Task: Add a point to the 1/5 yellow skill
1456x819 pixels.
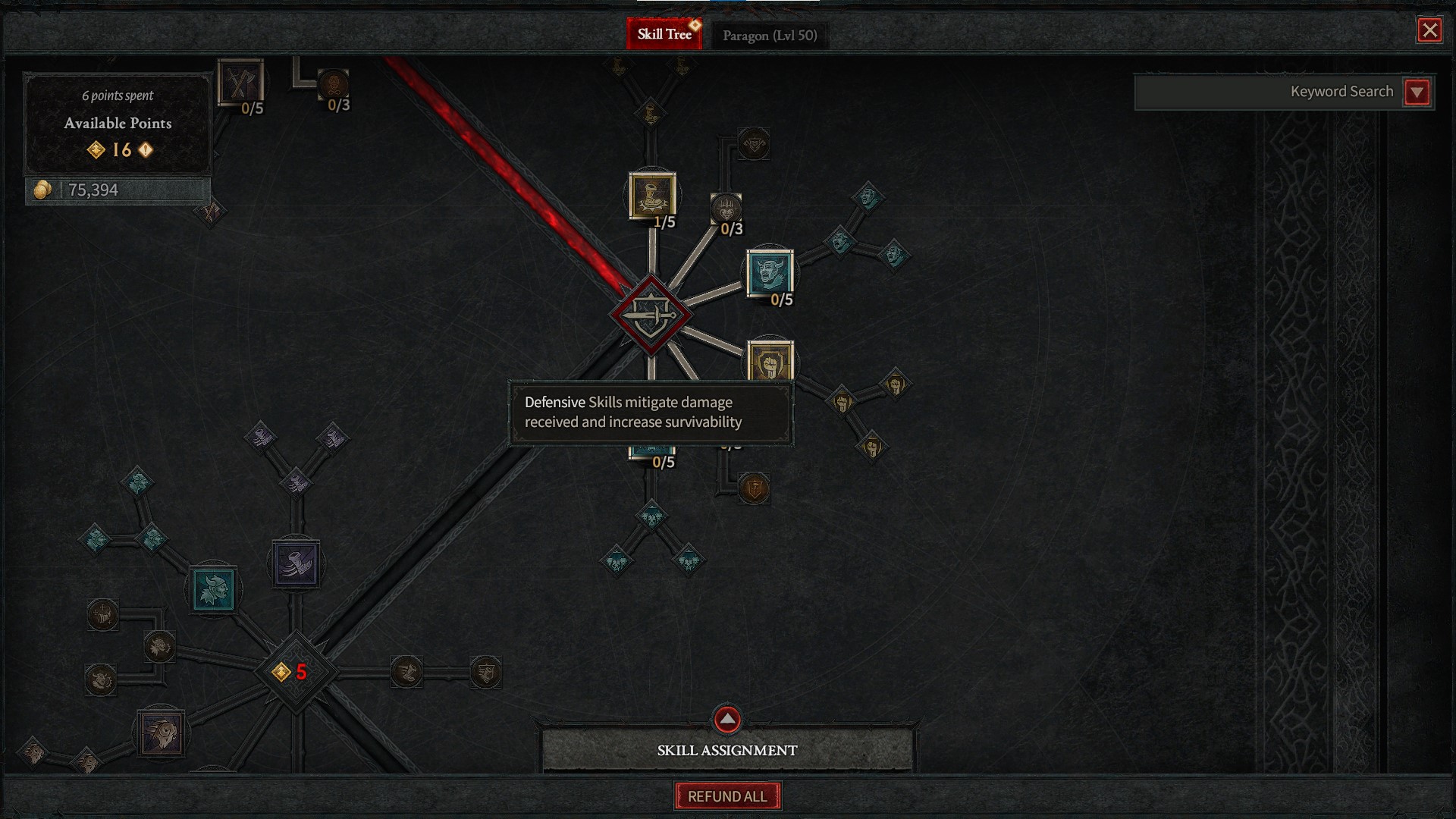Action: 652,196
